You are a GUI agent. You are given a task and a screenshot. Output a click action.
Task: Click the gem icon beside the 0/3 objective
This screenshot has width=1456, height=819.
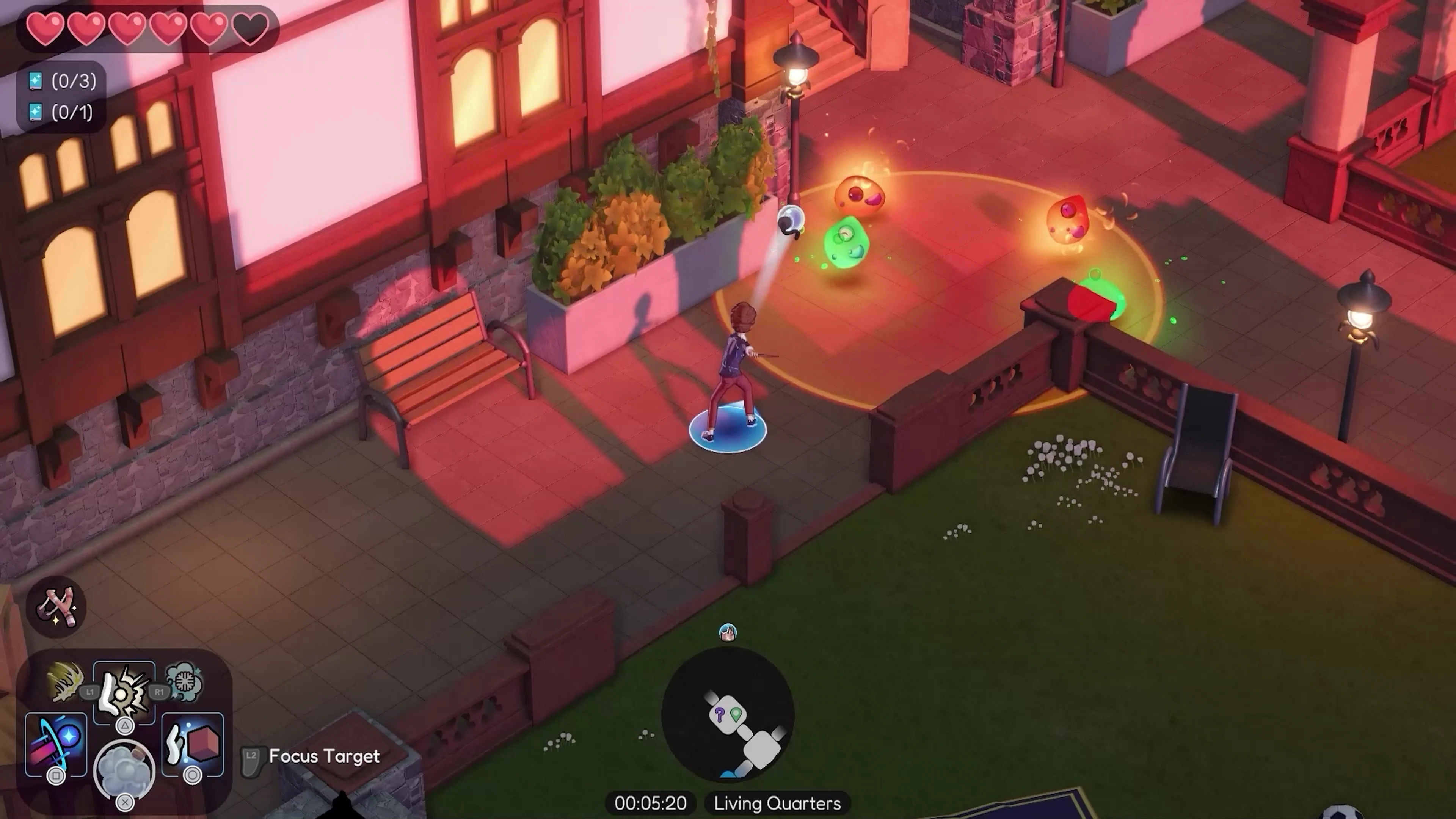(x=35, y=81)
